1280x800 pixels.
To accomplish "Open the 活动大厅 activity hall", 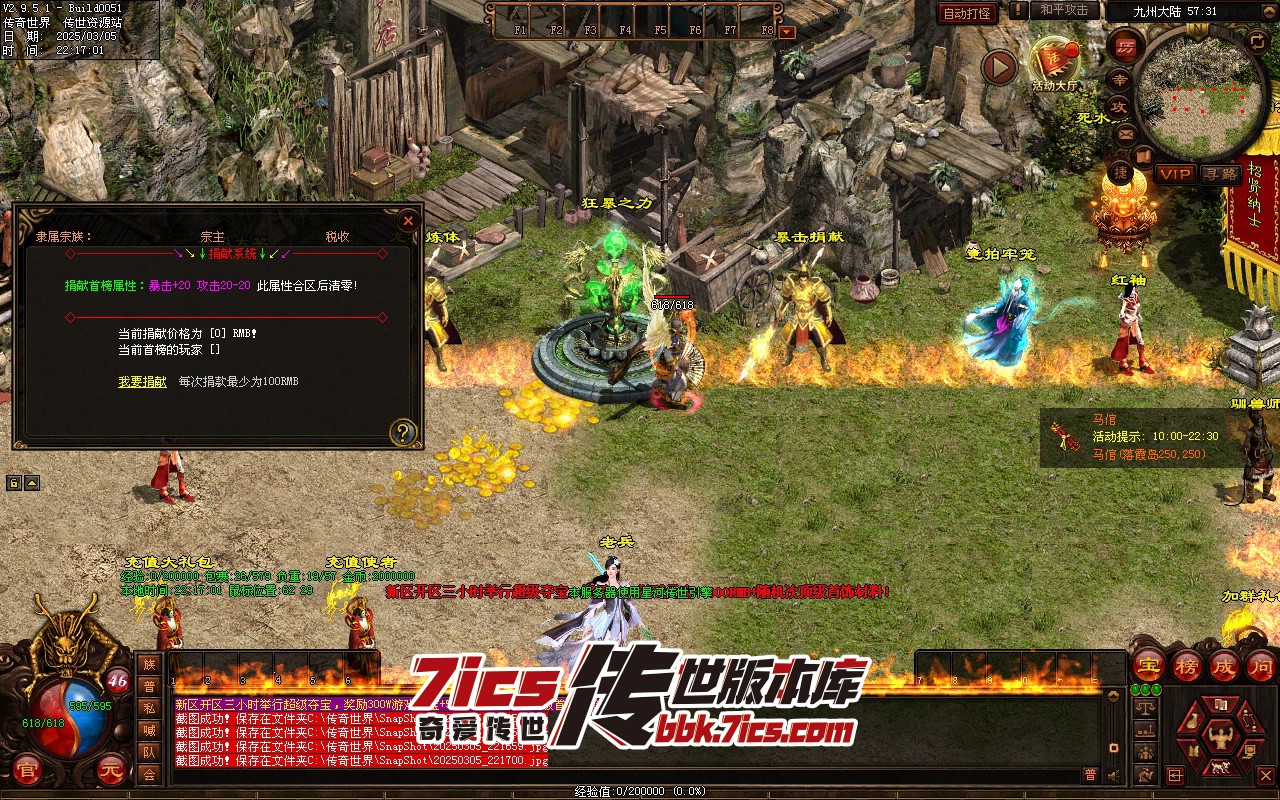I will click(x=1055, y=63).
